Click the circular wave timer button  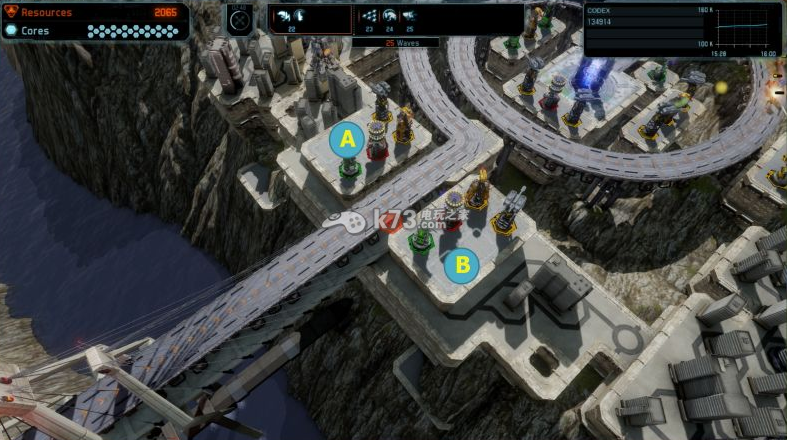pos(239,19)
